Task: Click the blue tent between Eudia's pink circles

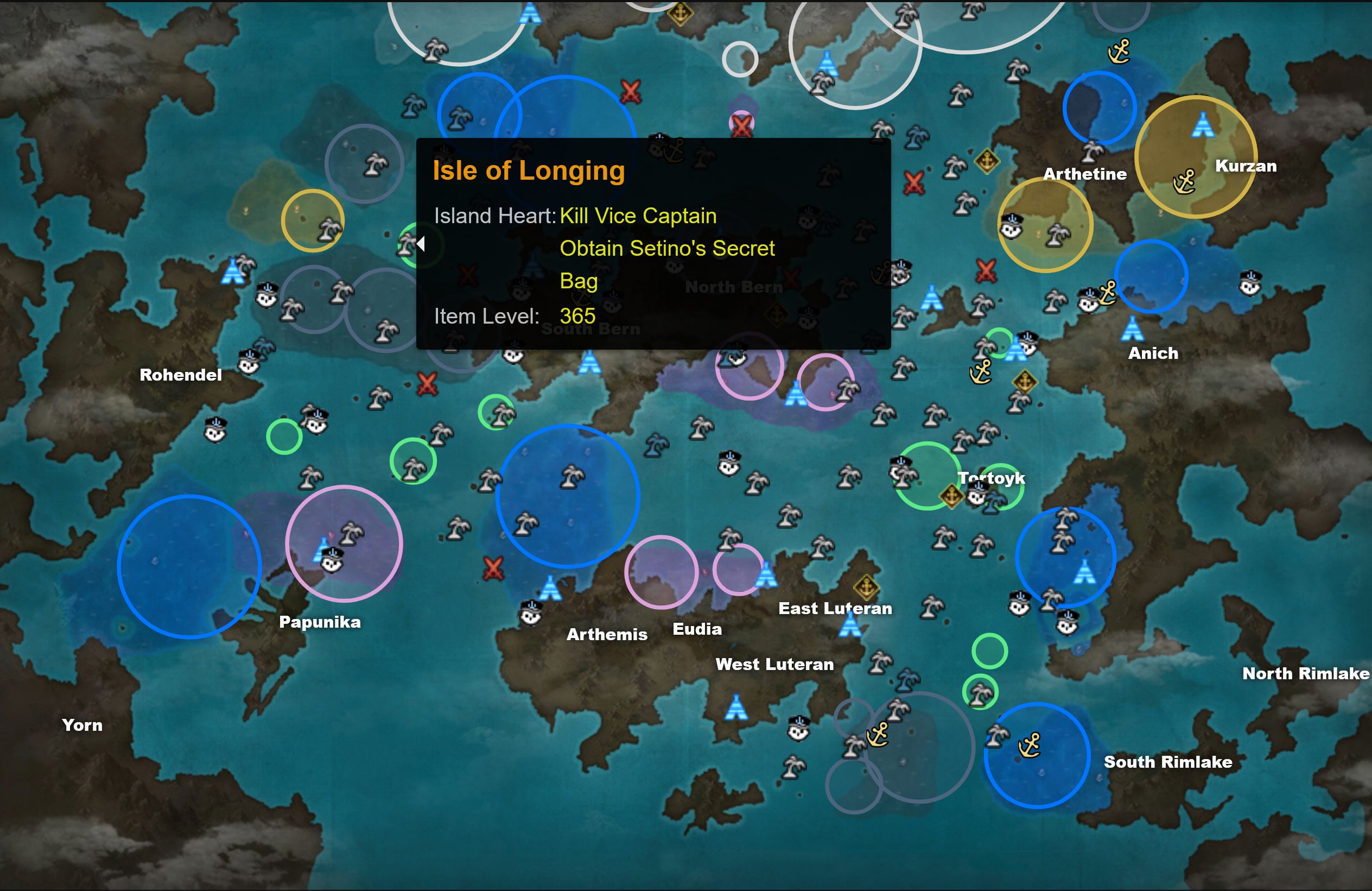Action: 766,574
